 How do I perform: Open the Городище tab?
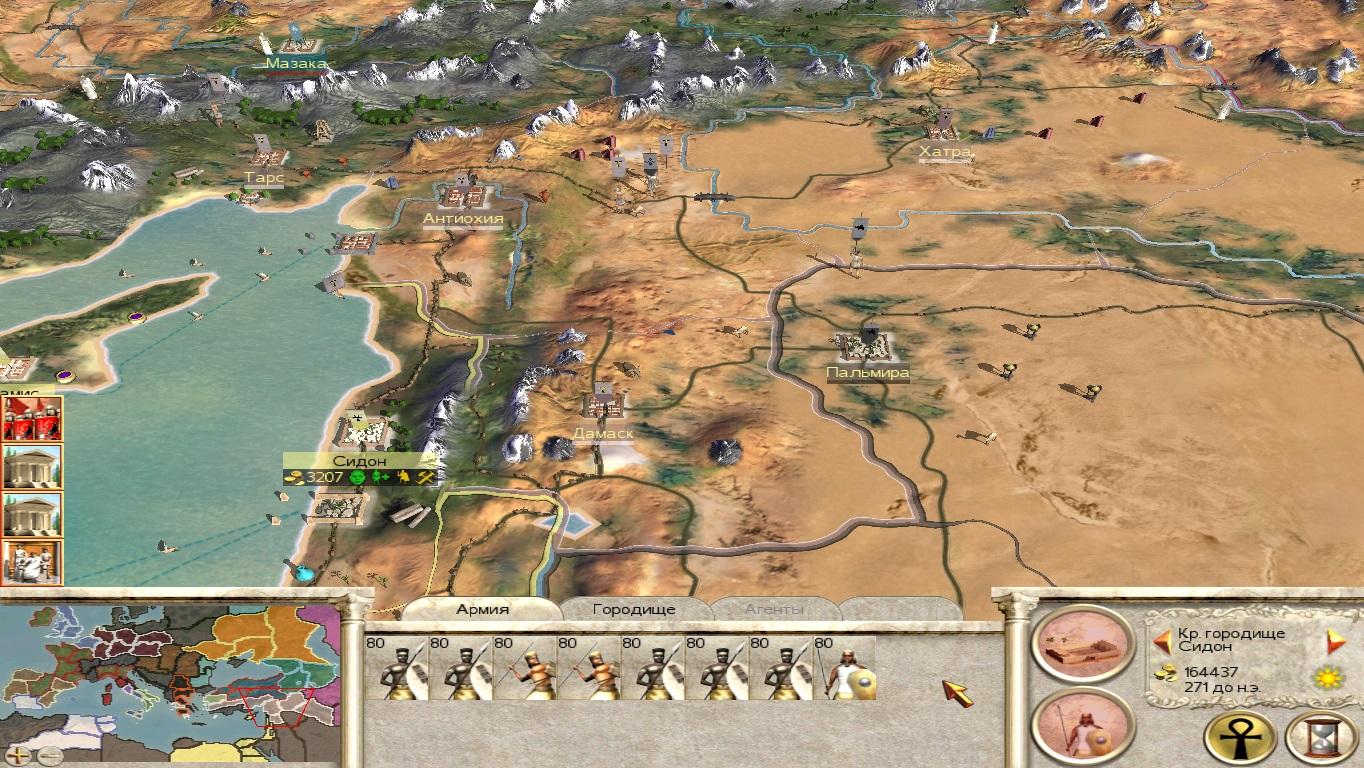point(634,609)
